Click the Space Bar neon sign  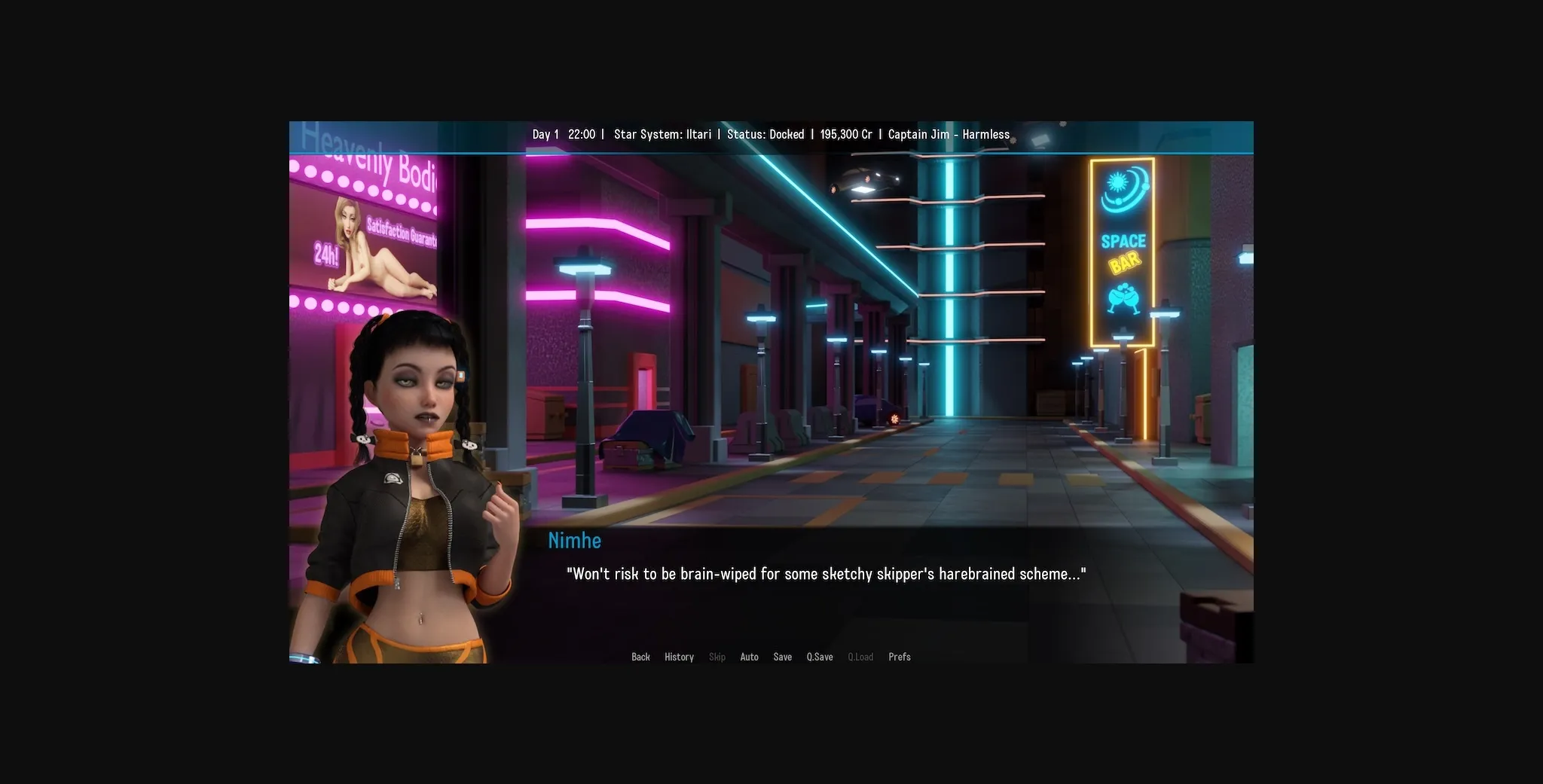tap(1123, 249)
